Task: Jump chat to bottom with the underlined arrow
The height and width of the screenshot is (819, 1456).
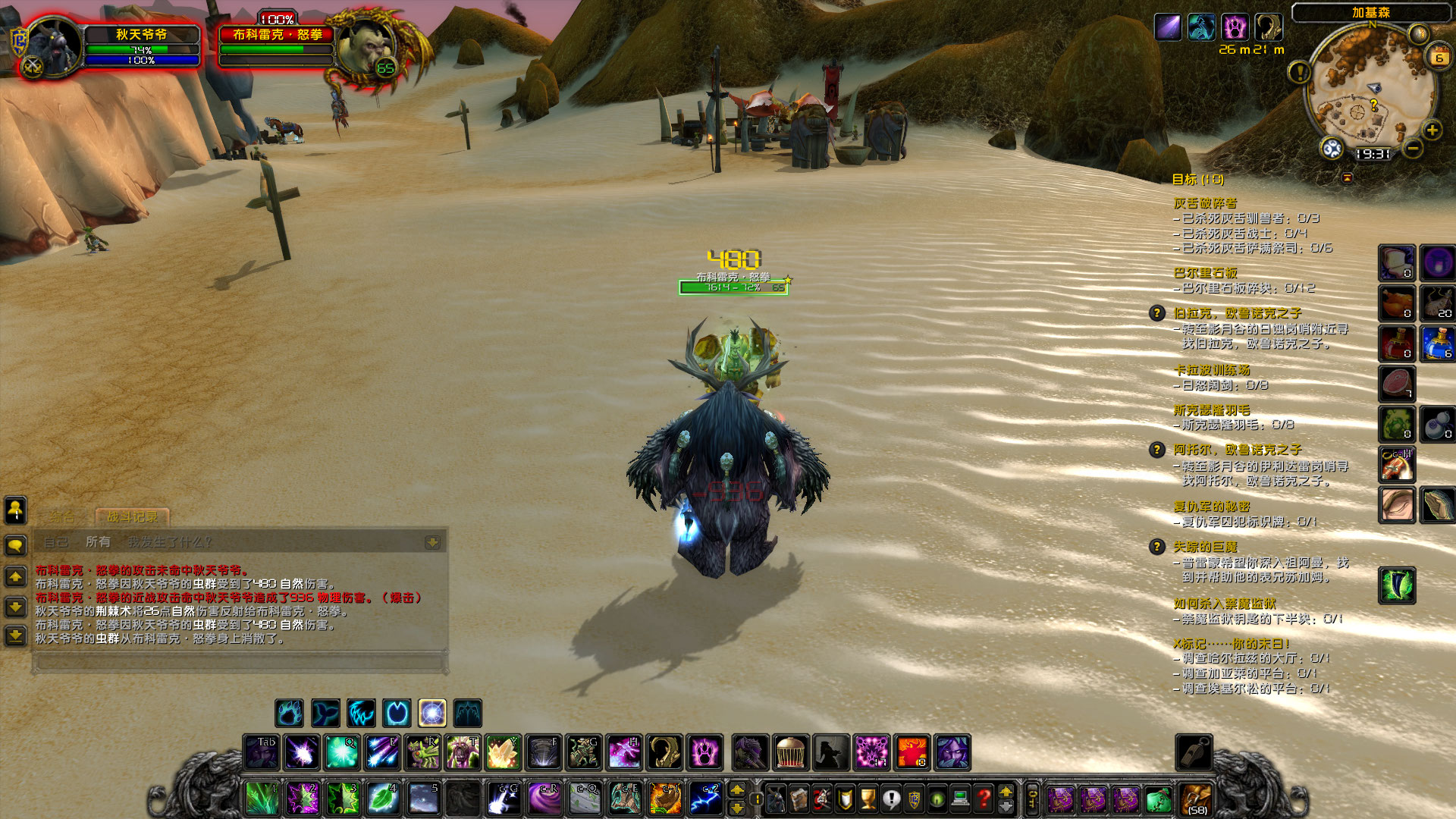Action: tap(16, 635)
